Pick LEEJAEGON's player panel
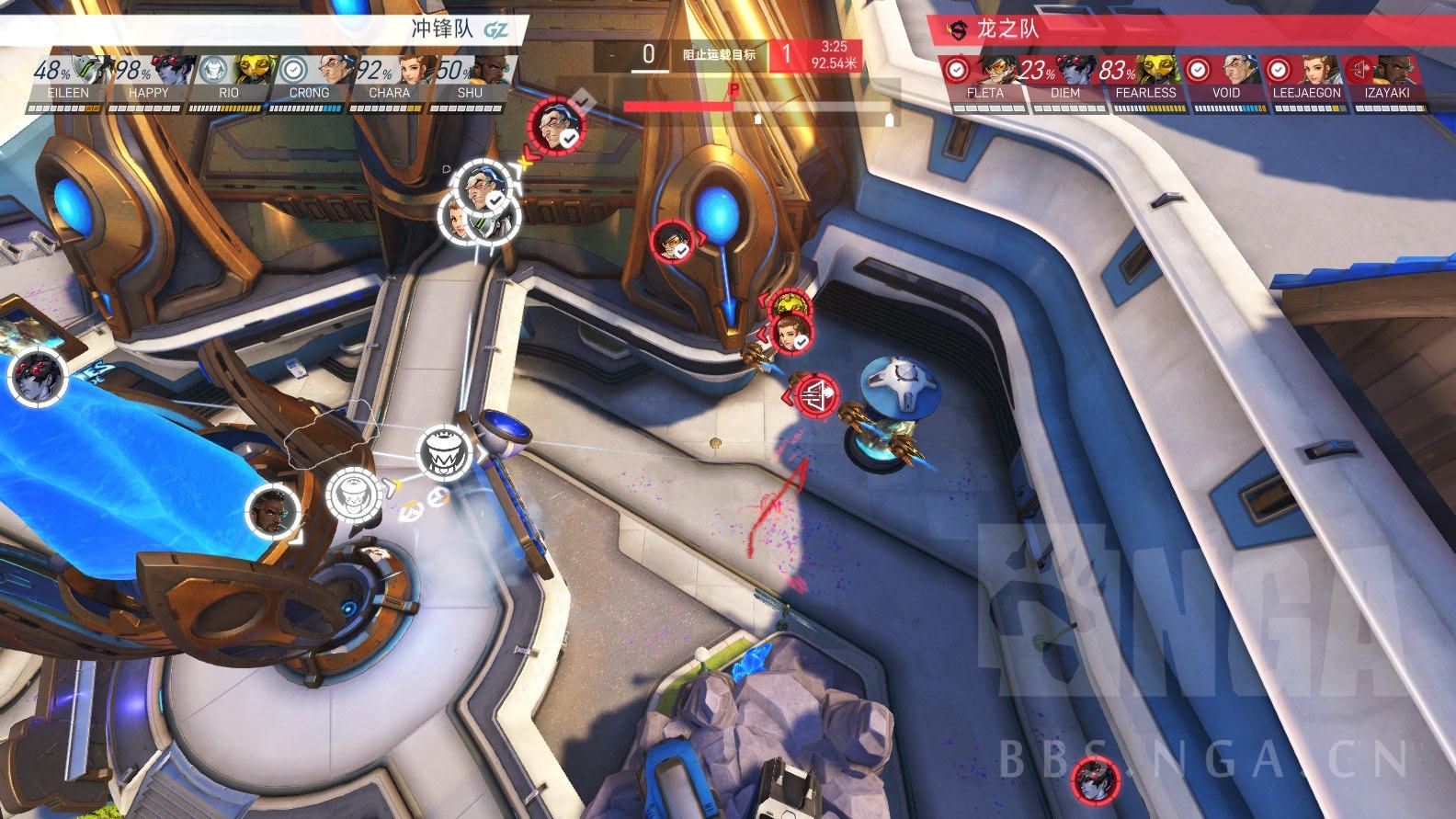Screen dimensions: 1456x819 click(x=1306, y=81)
